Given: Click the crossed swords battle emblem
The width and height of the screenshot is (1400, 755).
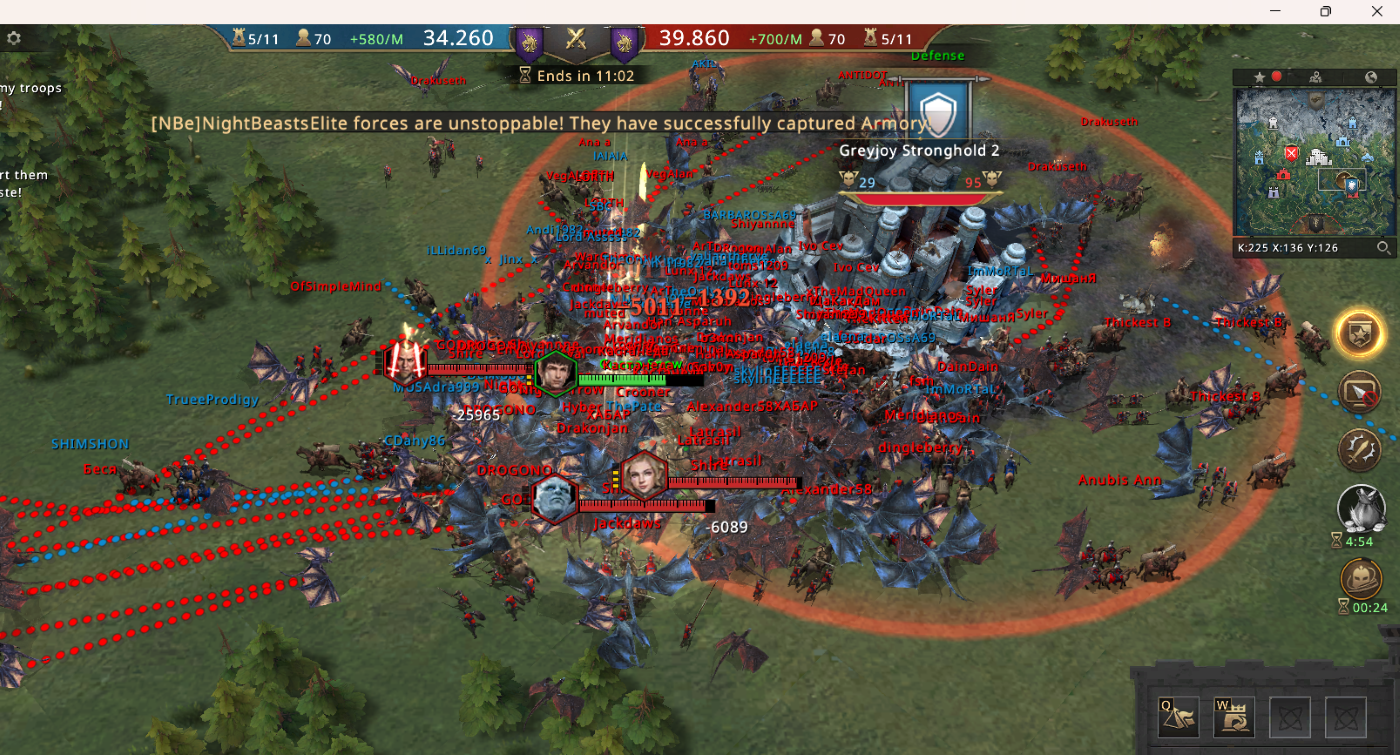Looking at the screenshot, I should [x=575, y=39].
